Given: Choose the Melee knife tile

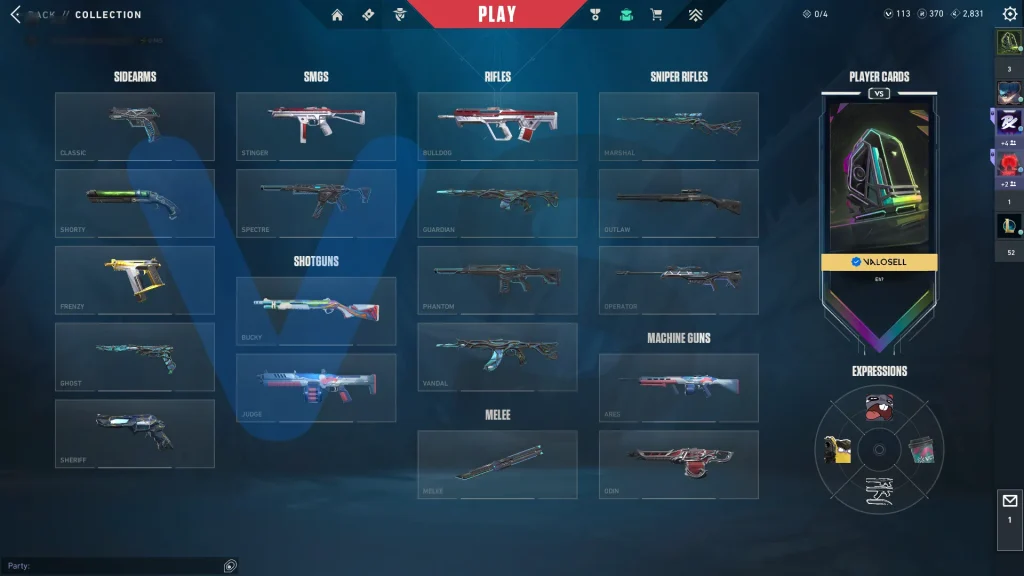Looking at the screenshot, I should click(497, 464).
